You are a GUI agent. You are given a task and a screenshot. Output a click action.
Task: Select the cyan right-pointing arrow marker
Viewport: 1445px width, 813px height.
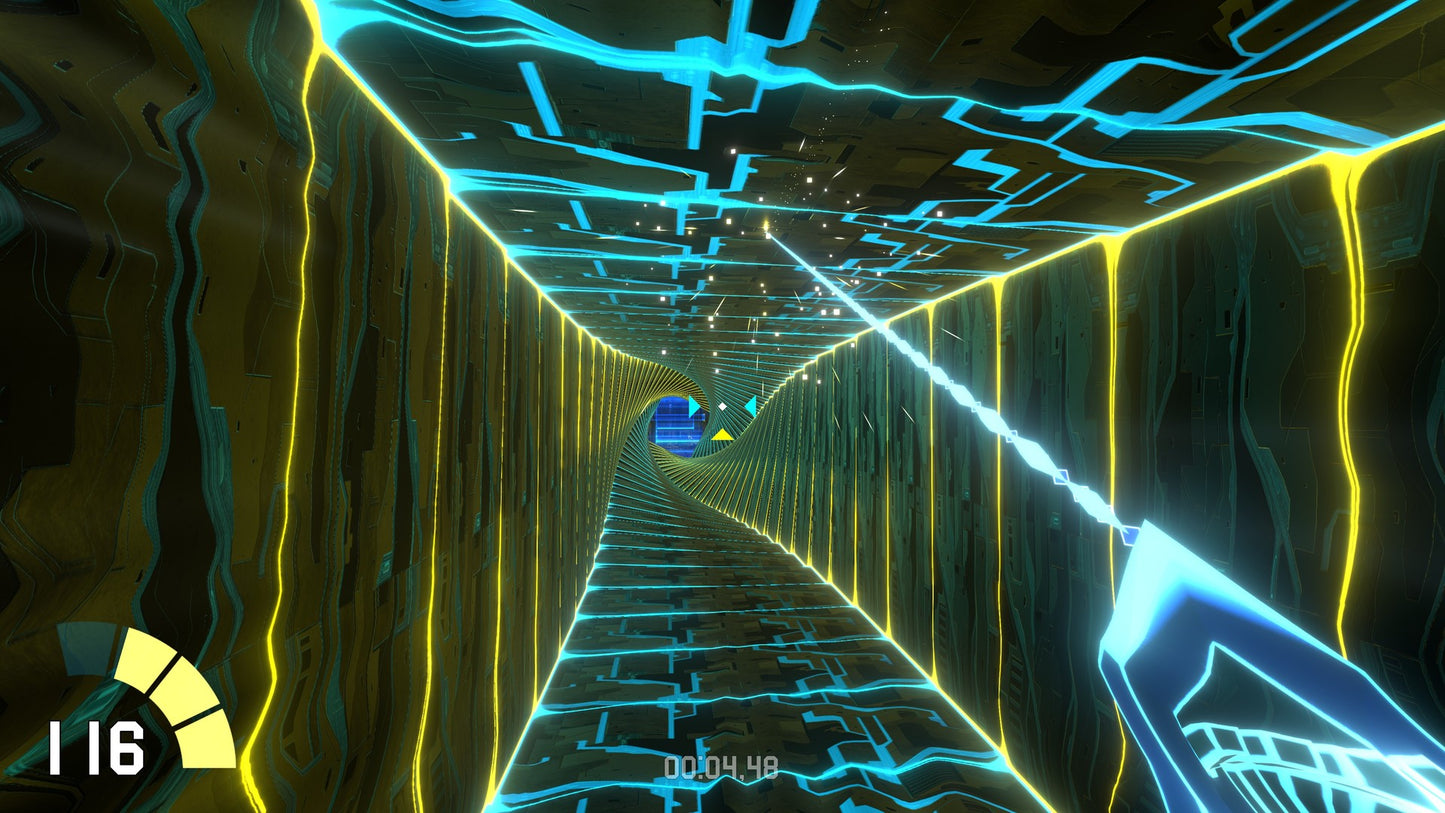[x=694, y=405]
